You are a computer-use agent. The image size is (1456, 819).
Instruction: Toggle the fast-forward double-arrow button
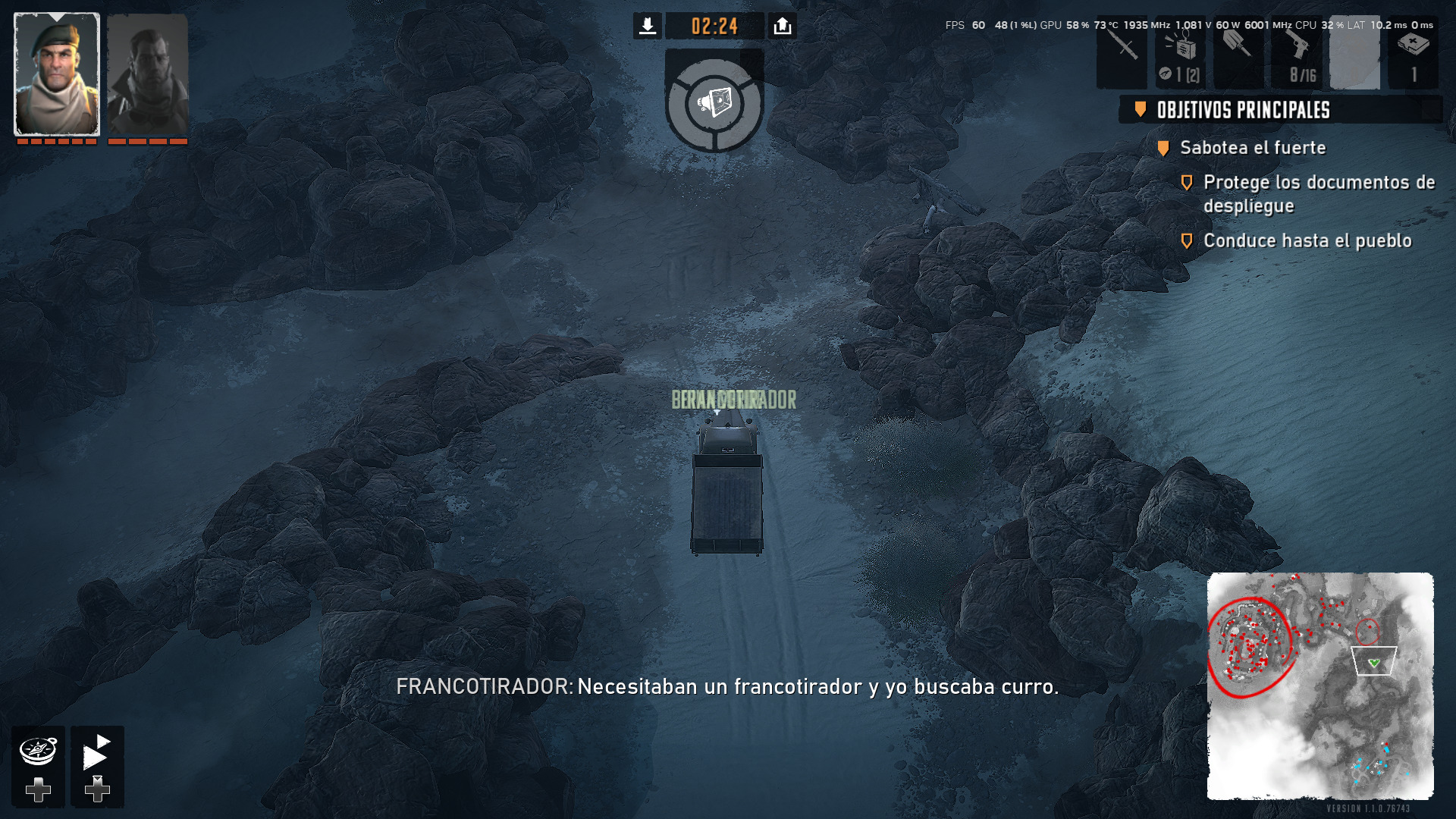(97, 752)
